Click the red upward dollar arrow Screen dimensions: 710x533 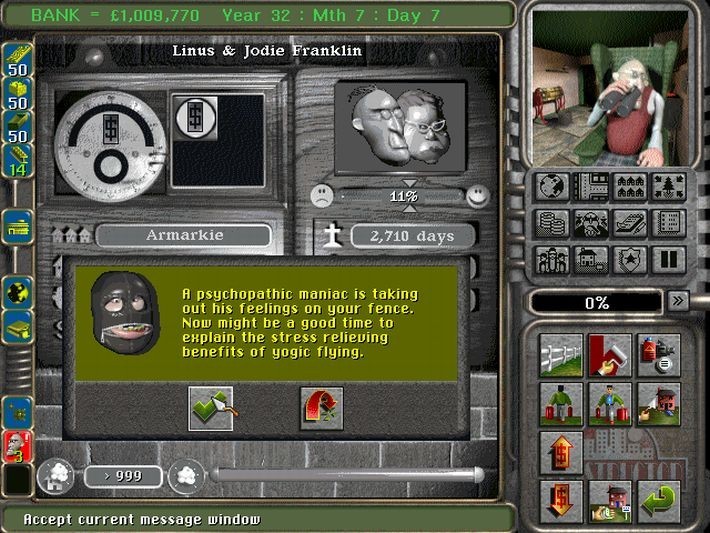[560, 450]
